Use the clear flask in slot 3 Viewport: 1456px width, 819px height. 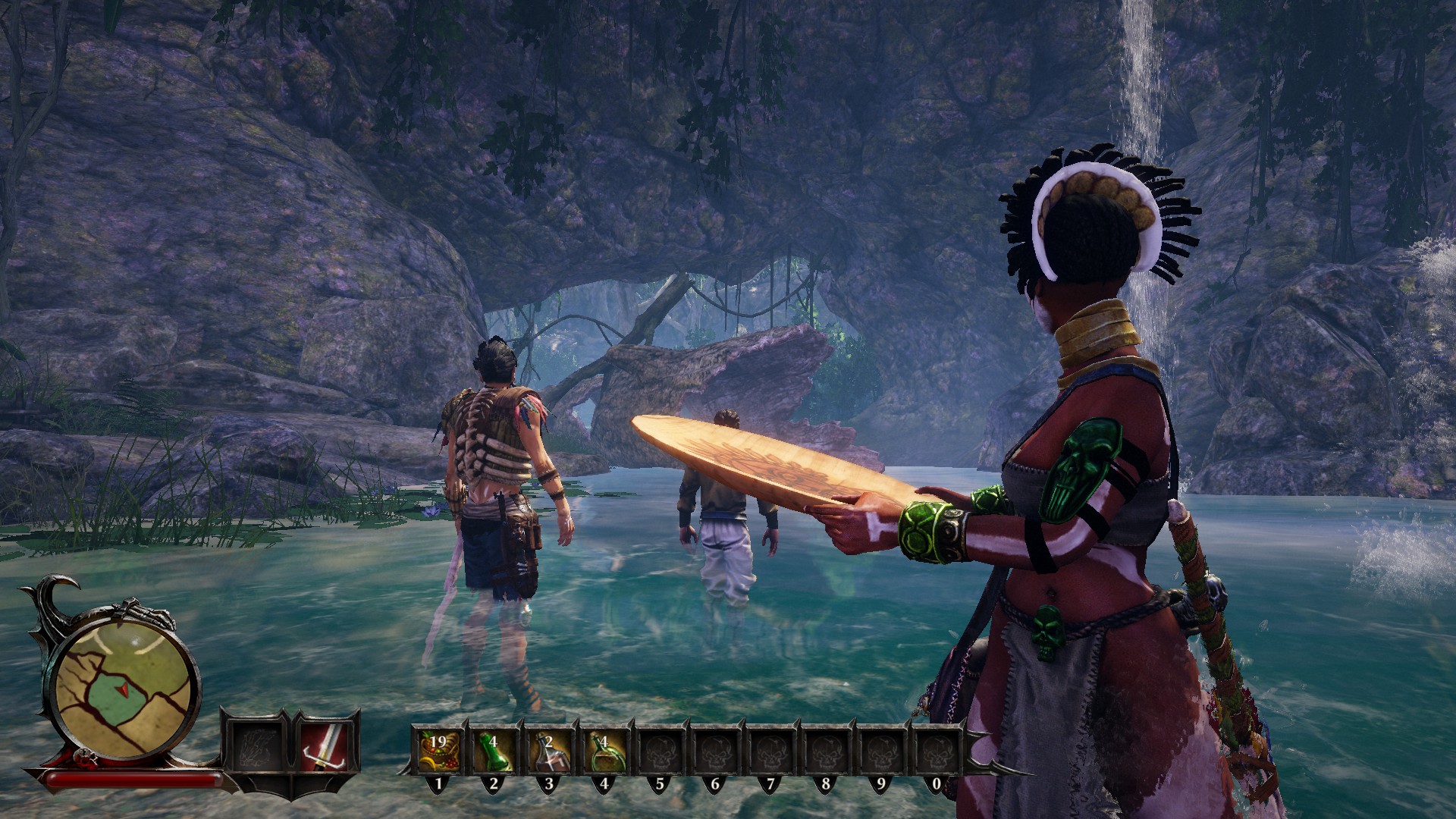point(548,750)
